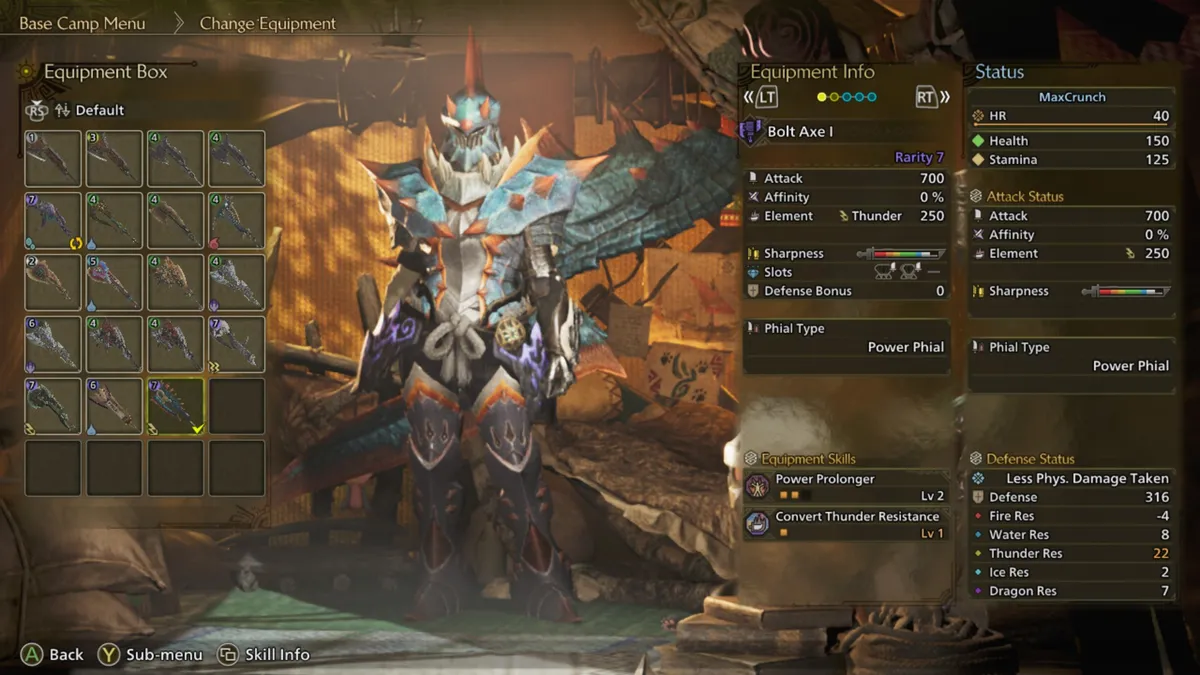Image resolution: width=1200 pixels, height=675 pixels.
Task: Choose the weapon slot with yellow swap arrows
Action: pos(53,221)
